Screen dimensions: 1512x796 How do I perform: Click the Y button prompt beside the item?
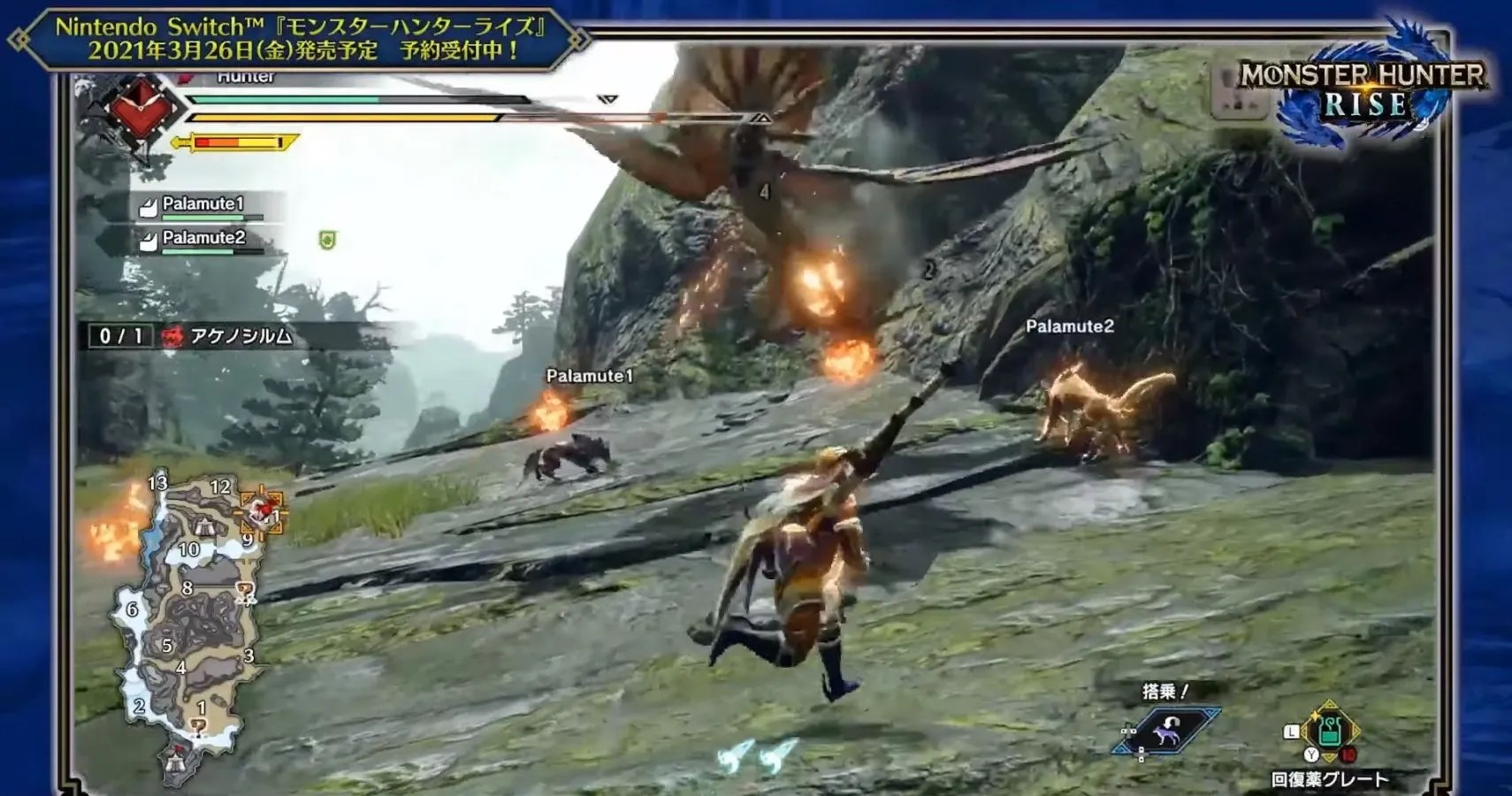pyautogui.click(x=1311, y=754)
